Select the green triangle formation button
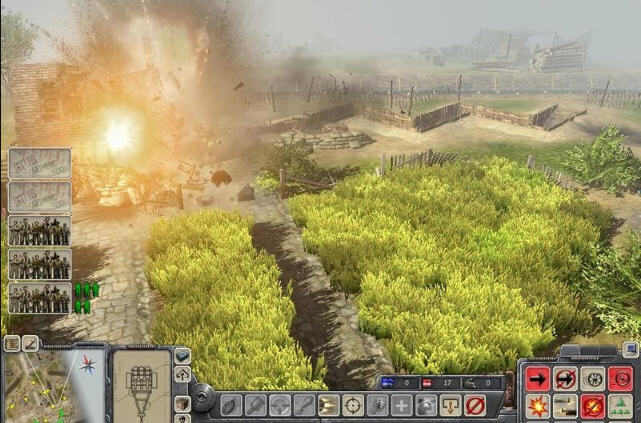The image size is (641, 423). coord(621,407)
